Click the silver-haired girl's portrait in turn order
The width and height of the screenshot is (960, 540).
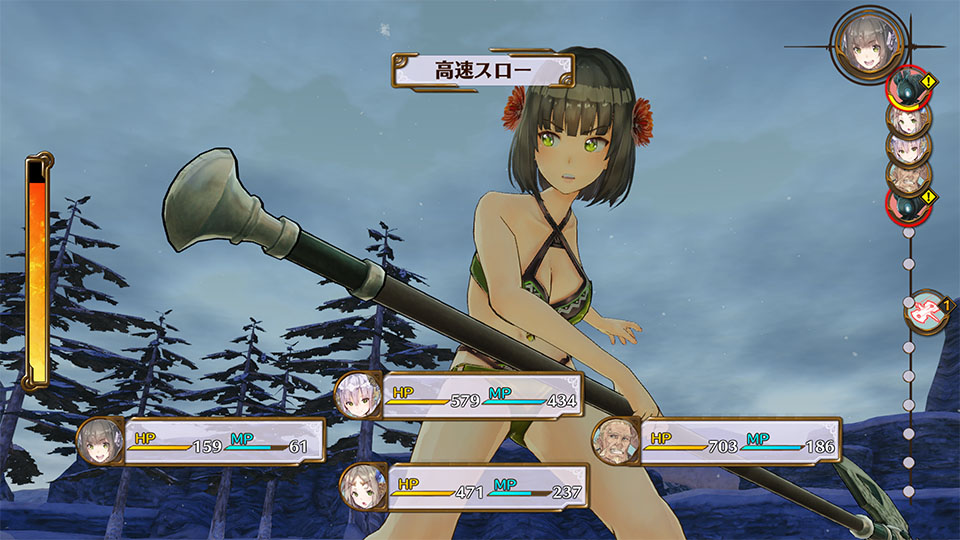(909, 147)
